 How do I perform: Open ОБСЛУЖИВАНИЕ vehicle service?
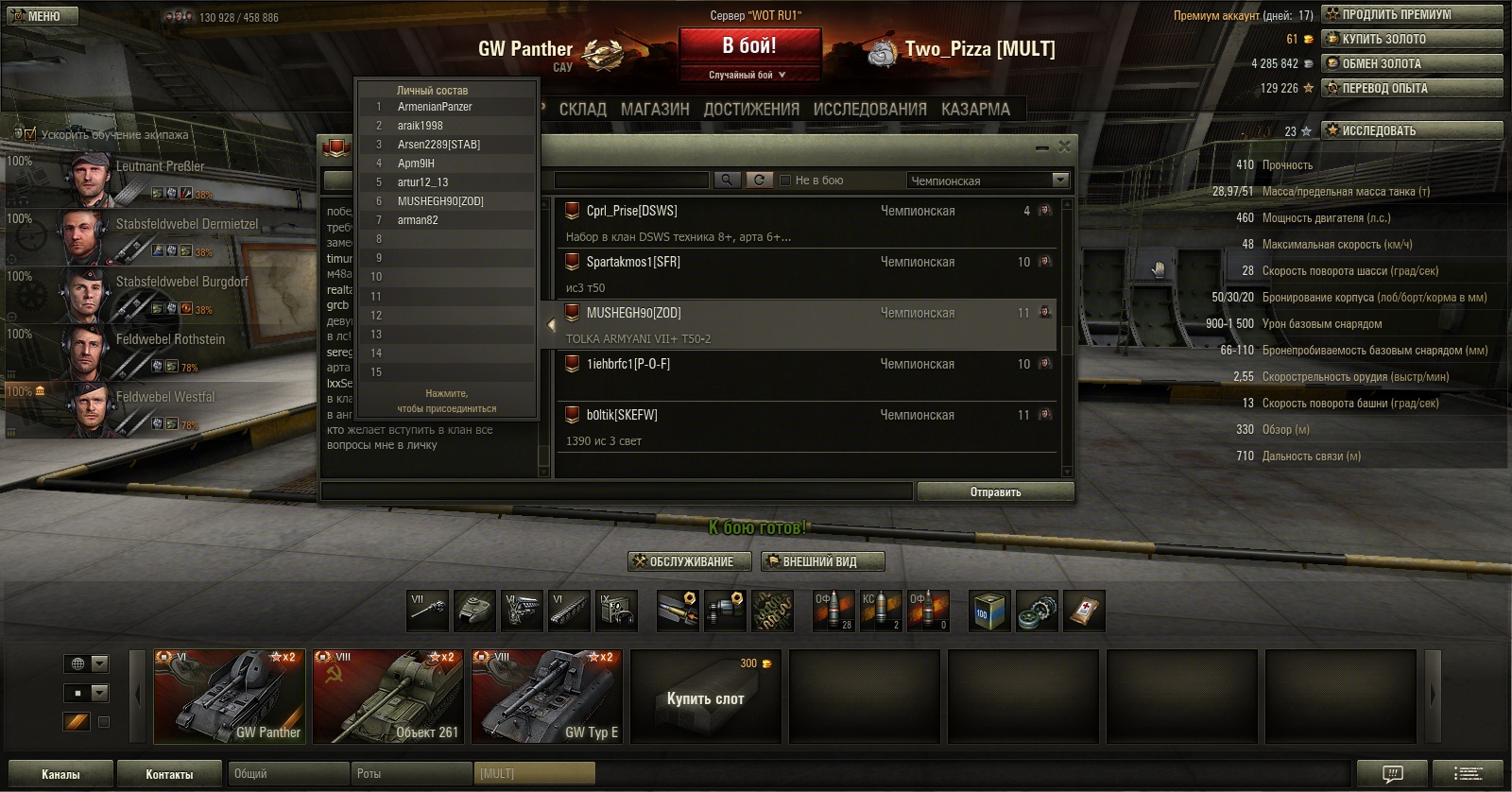(x=690, y=561)
